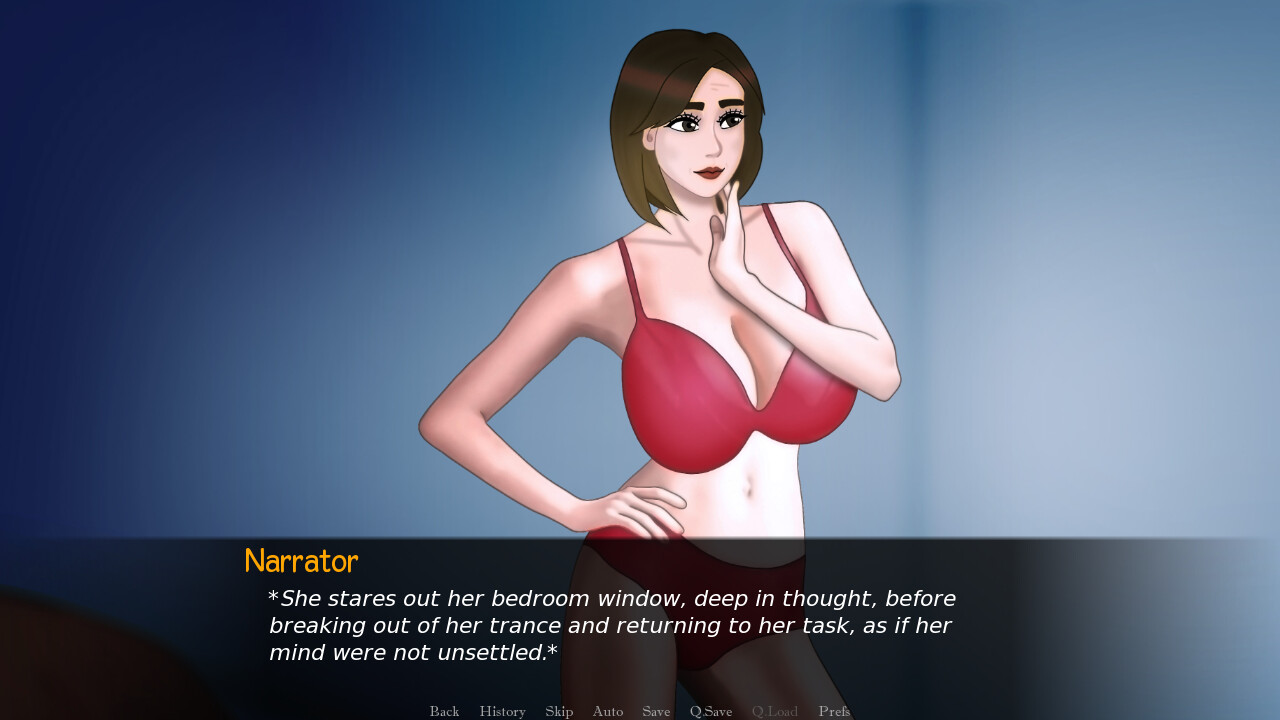Open the Prefs settings screen
The width and height of the screenshot is (1280, 720).
(x=834, y=711)
